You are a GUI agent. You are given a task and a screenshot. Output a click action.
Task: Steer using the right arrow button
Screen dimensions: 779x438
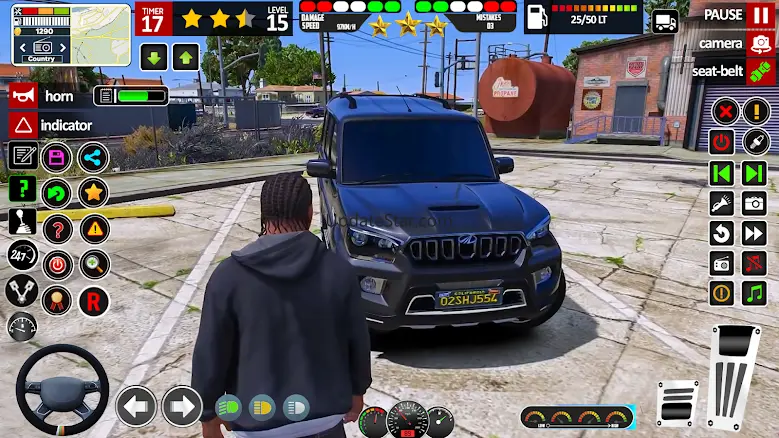click(x=181, y=406)
